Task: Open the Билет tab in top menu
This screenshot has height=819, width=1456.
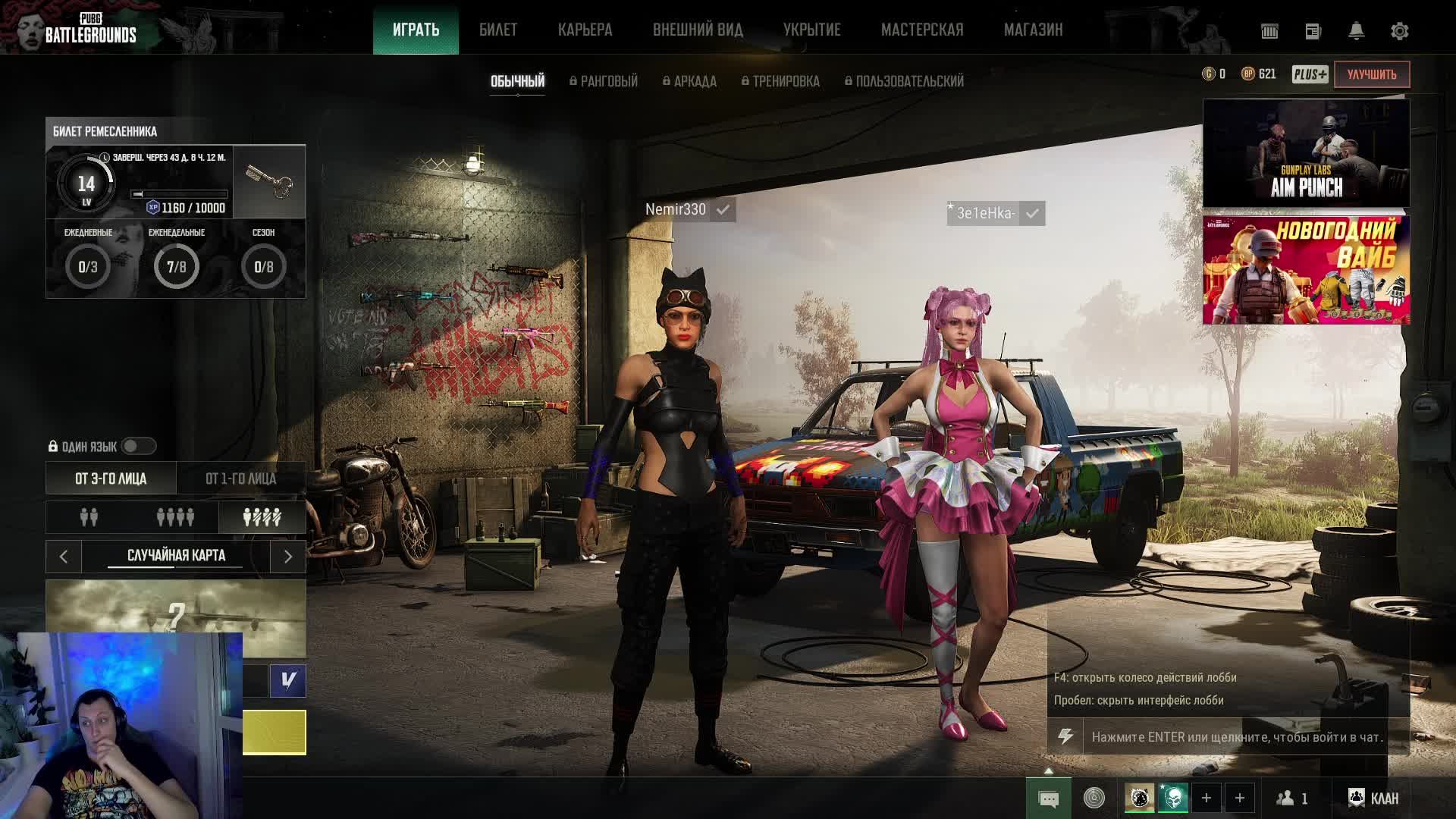Action: coord(498,30)
